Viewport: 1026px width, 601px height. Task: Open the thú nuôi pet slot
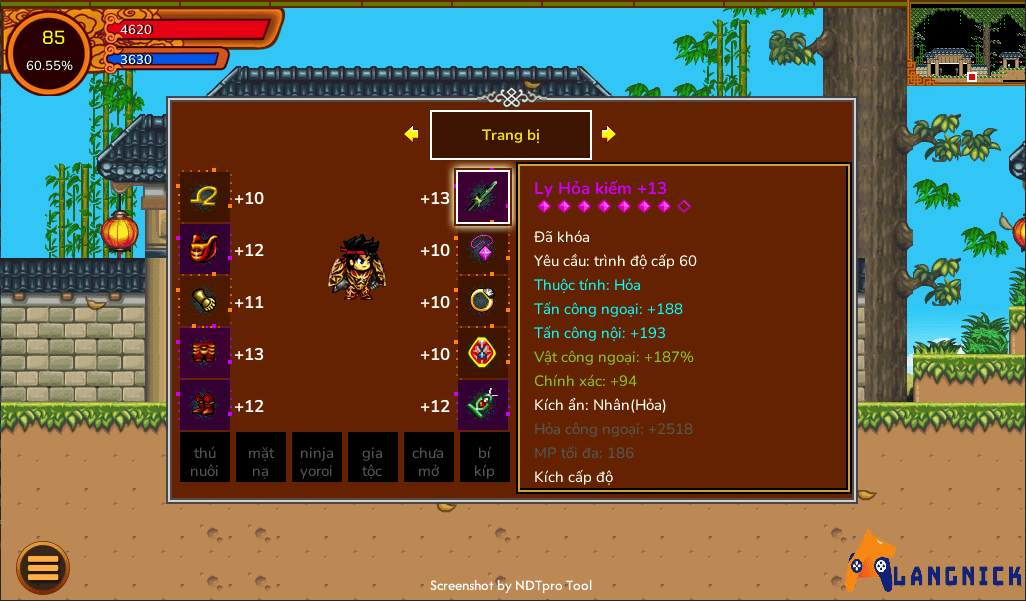pos(205,458)
